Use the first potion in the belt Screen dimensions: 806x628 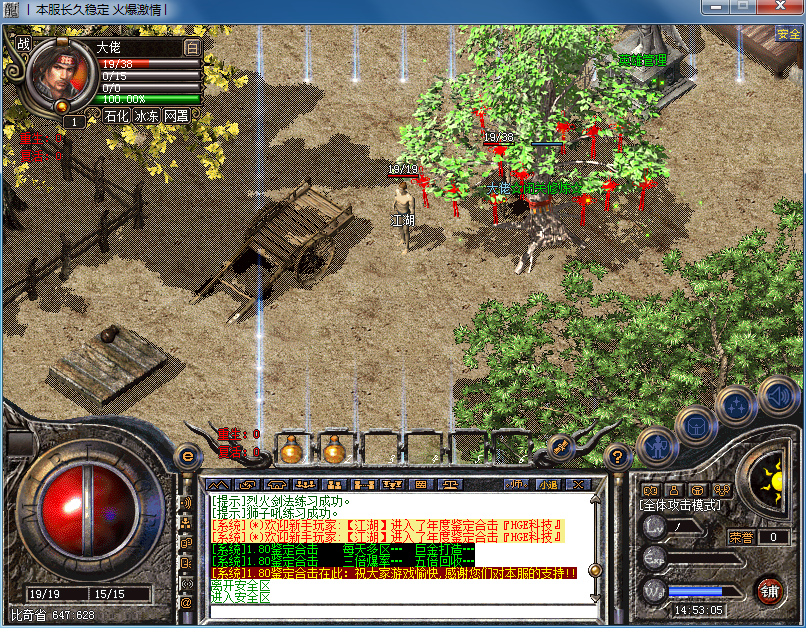click(291, 450)
